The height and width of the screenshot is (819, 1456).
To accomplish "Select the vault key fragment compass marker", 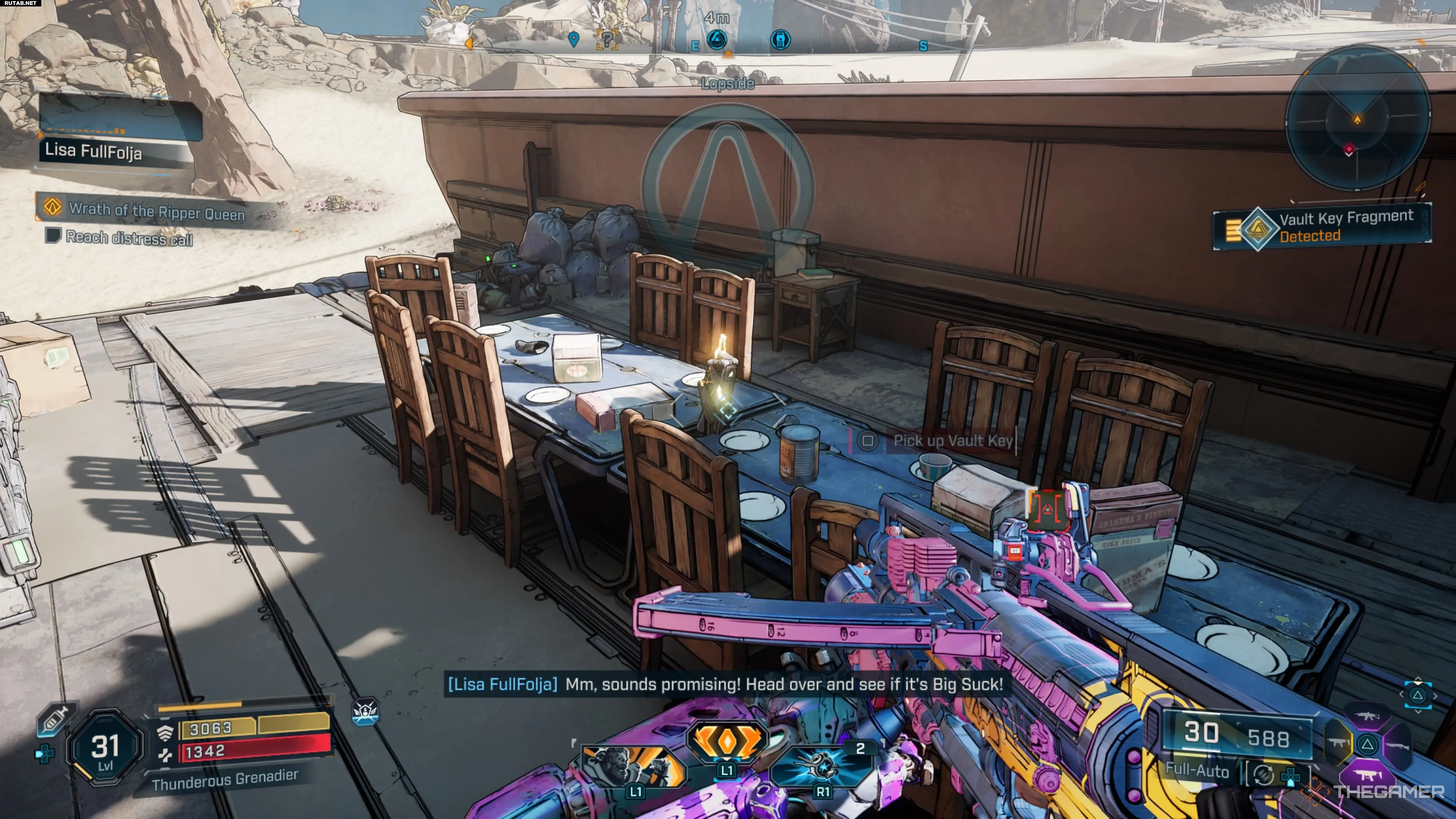I will [717, 39].
